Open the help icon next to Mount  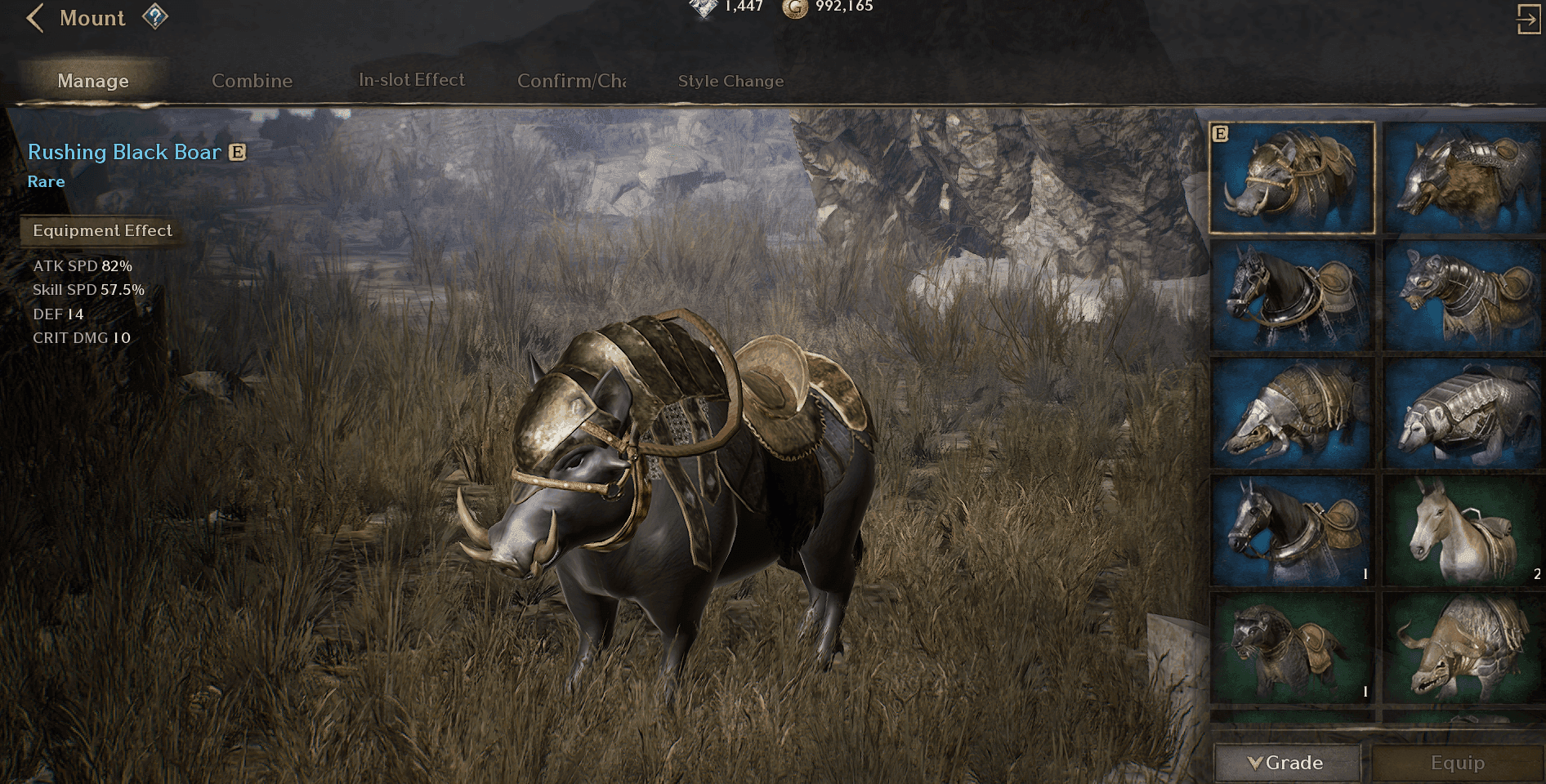pos(156,16)
